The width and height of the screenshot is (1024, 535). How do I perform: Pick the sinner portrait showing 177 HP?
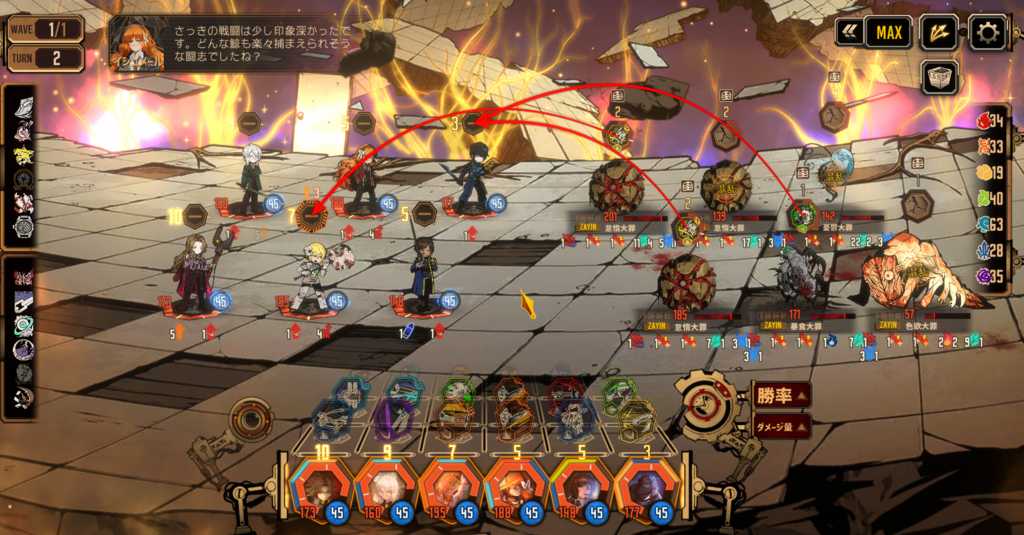pos(643,487)
